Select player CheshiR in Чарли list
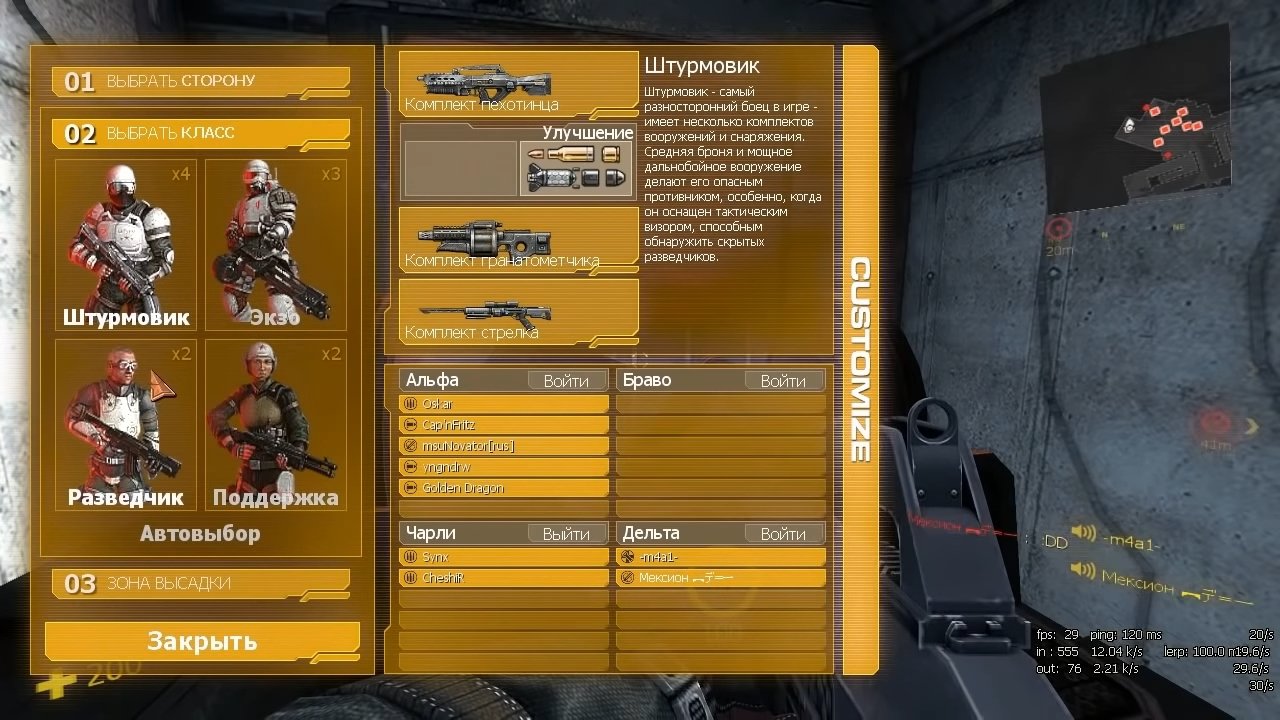The height and width of the screenshot is (720, 1280). (504, 578)
